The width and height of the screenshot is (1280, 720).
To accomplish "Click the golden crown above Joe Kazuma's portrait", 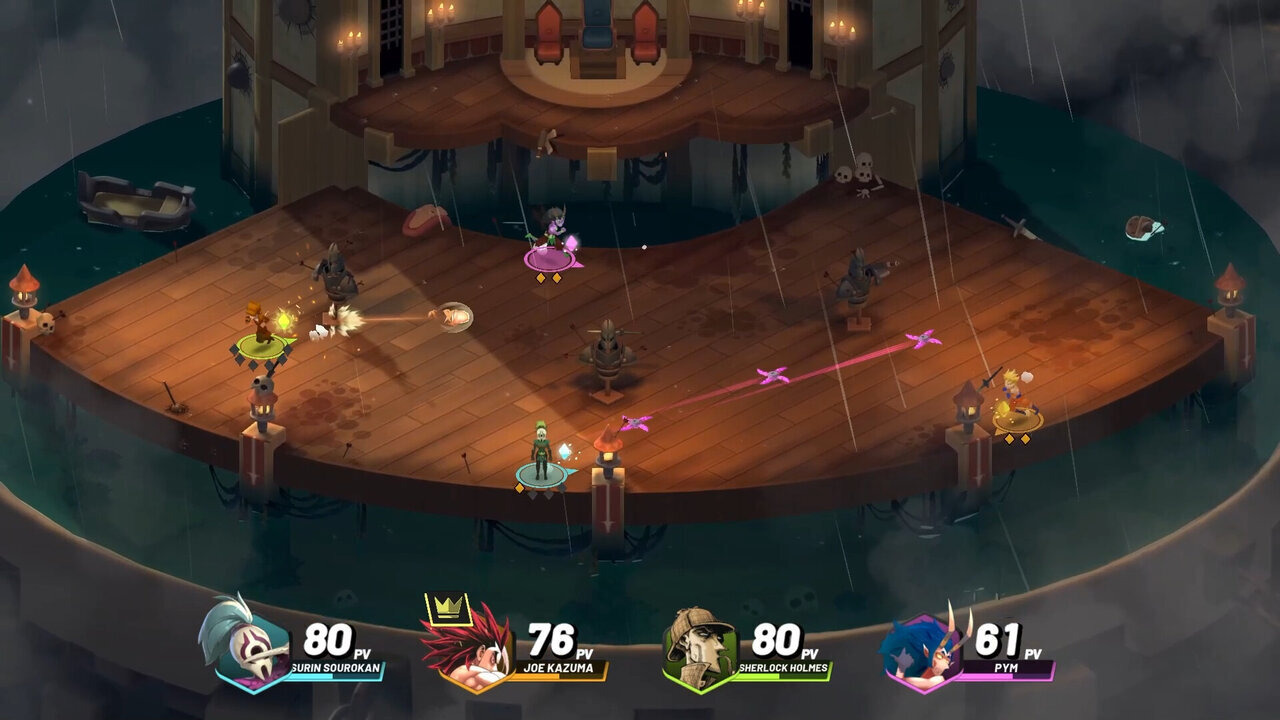I will (x=449, y=607).
